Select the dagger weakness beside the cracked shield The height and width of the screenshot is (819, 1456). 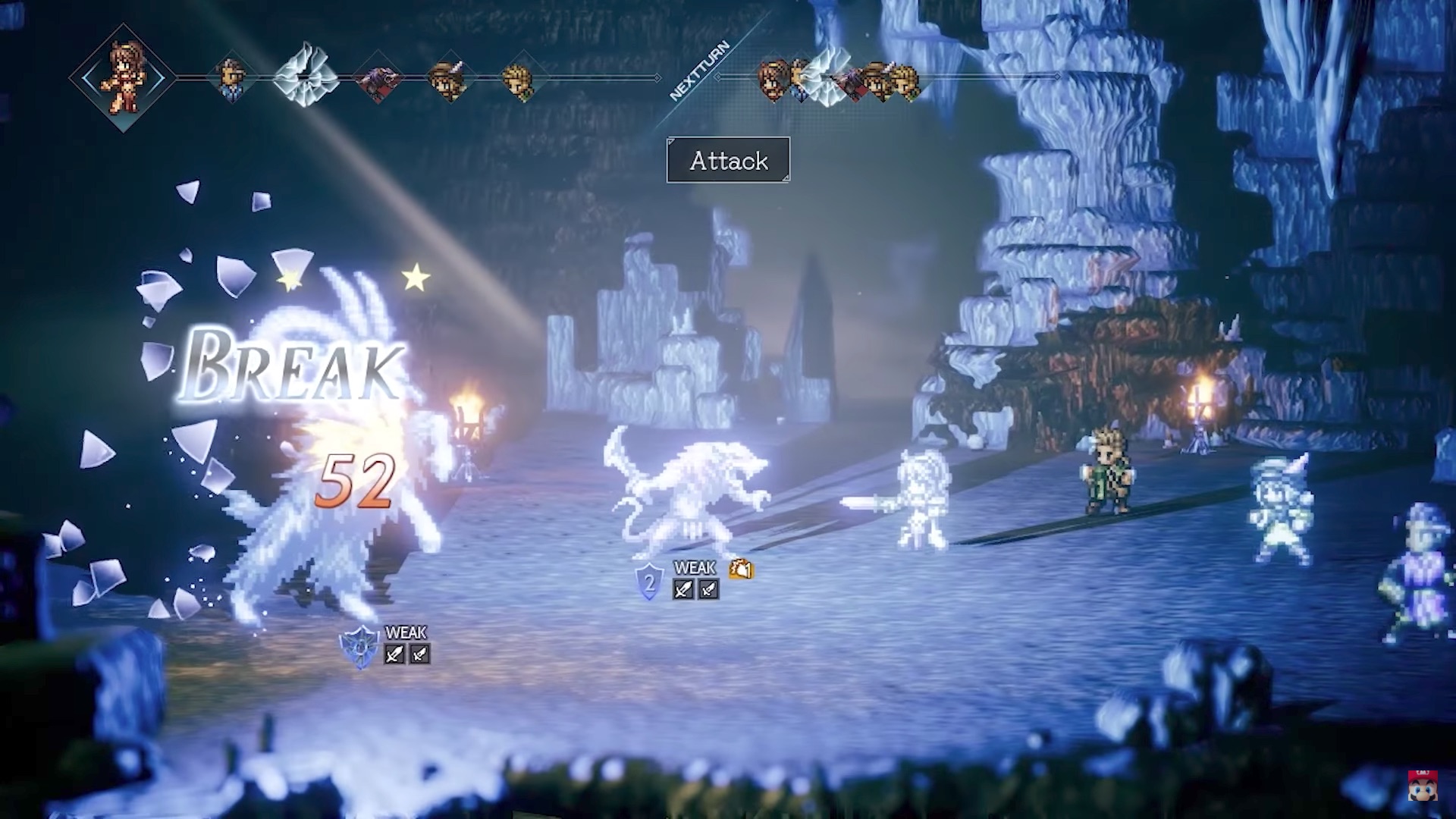click(x=419, y=654)
